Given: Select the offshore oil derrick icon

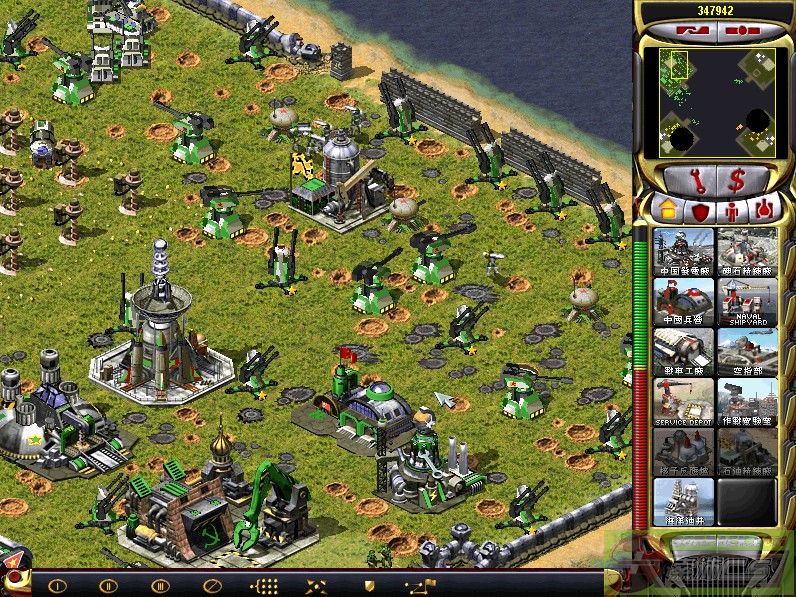Looking at the screenshot, I should pos(684,501).
